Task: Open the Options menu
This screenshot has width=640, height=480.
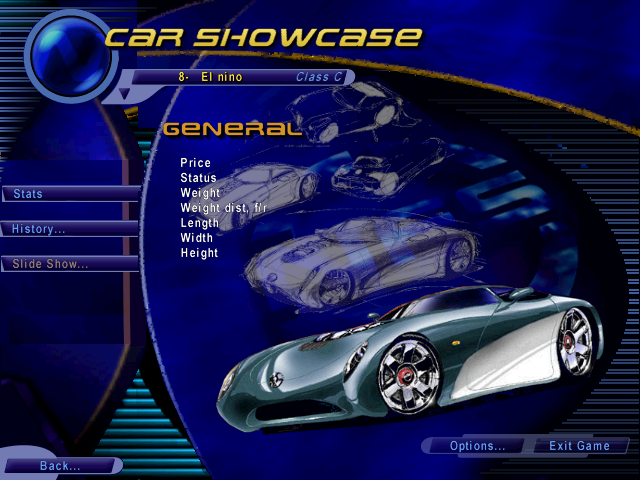Action: pyautogui.click(x=478, y=446)
